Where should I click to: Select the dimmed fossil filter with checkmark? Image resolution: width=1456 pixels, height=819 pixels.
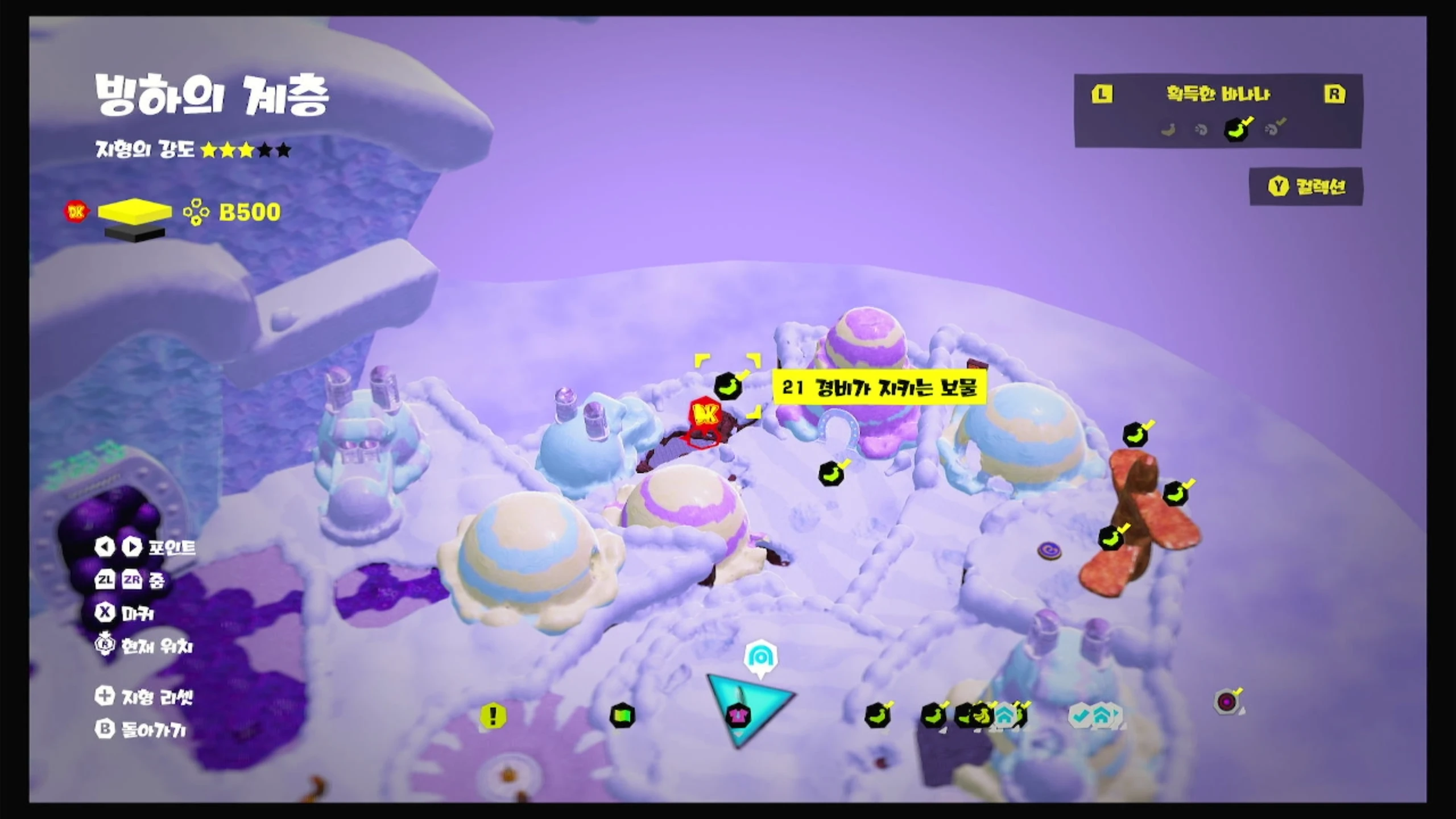1274,129
